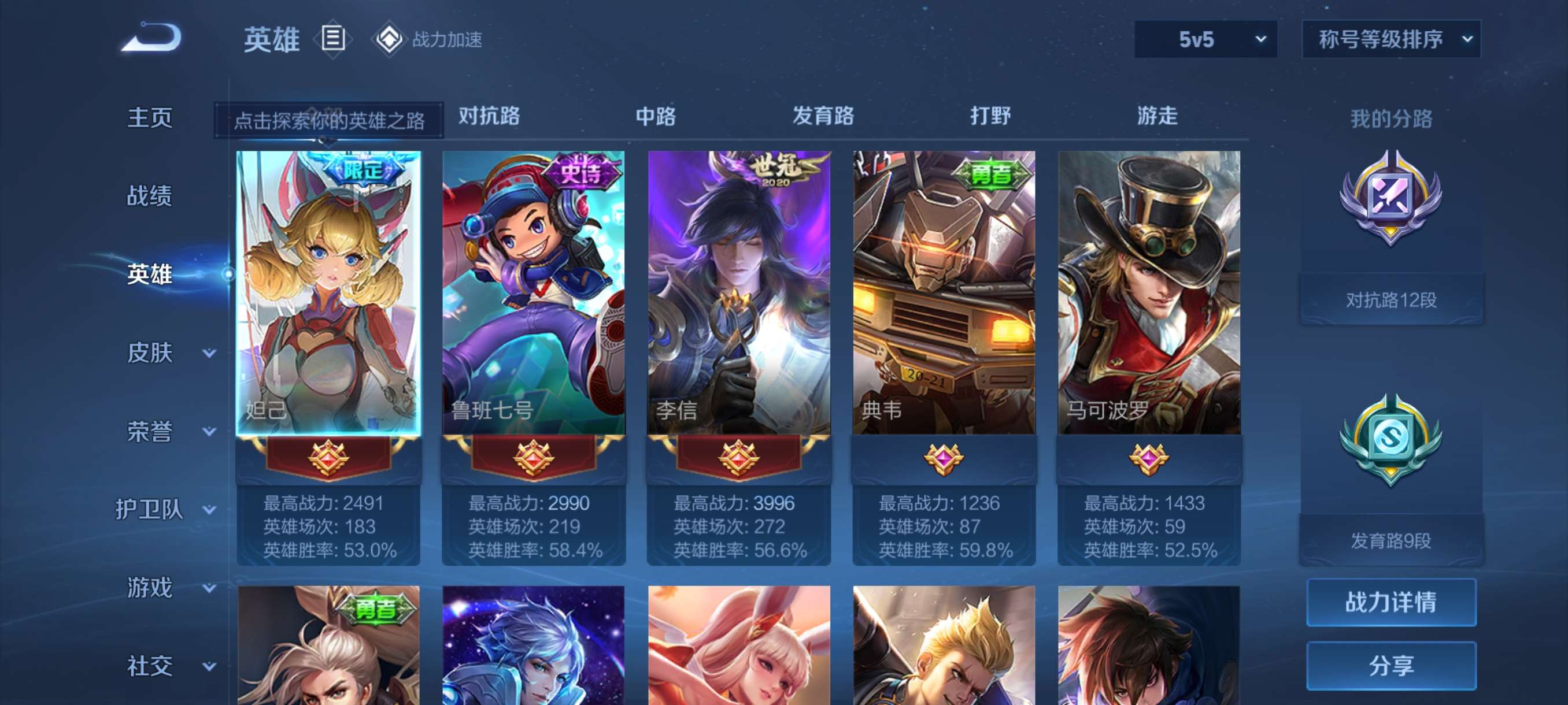
Task: Select the 马可波罗 hero card
Action: point(1149,292)
